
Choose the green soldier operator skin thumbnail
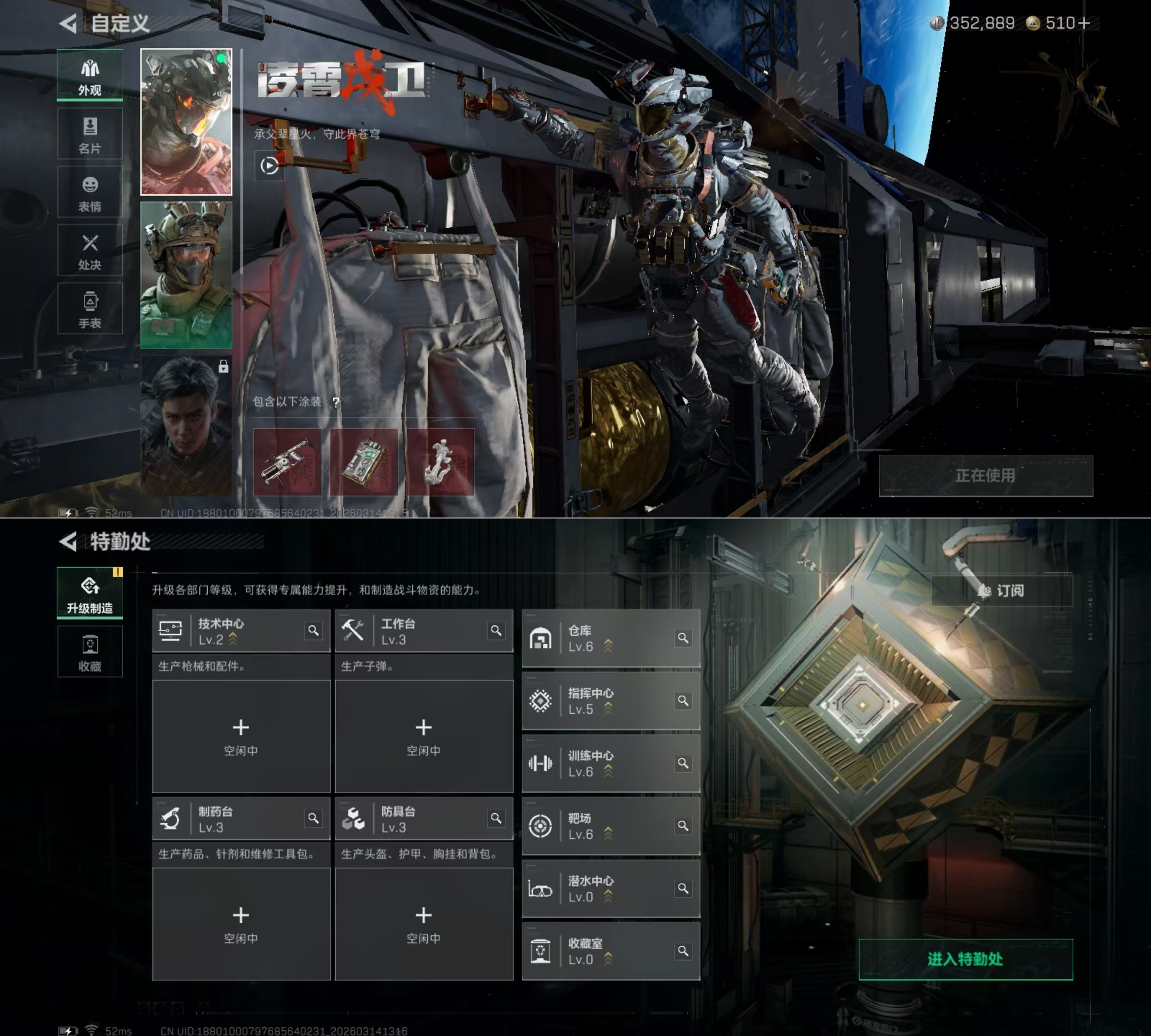(x=186, y=275)
